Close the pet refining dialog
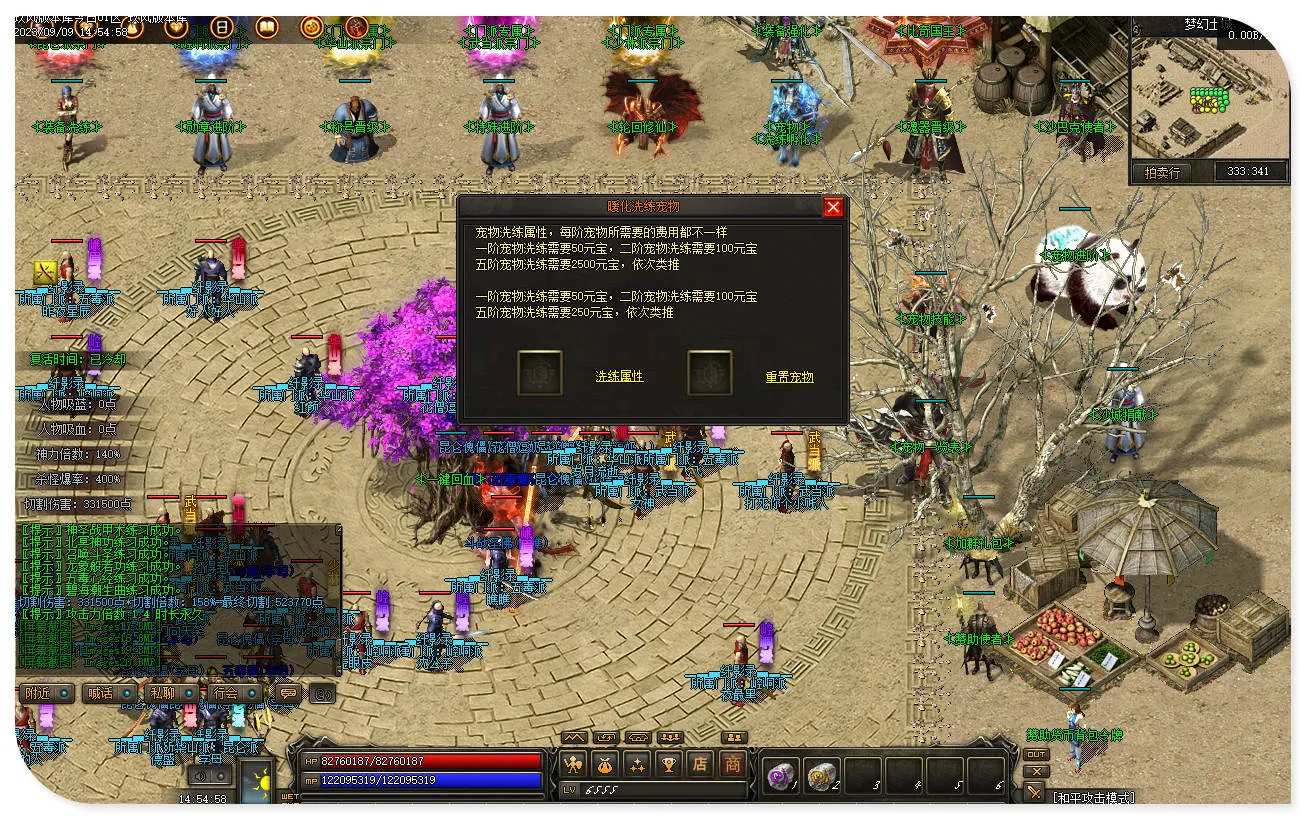Screen dimensions: 1306x819 [x=833, y=207]
